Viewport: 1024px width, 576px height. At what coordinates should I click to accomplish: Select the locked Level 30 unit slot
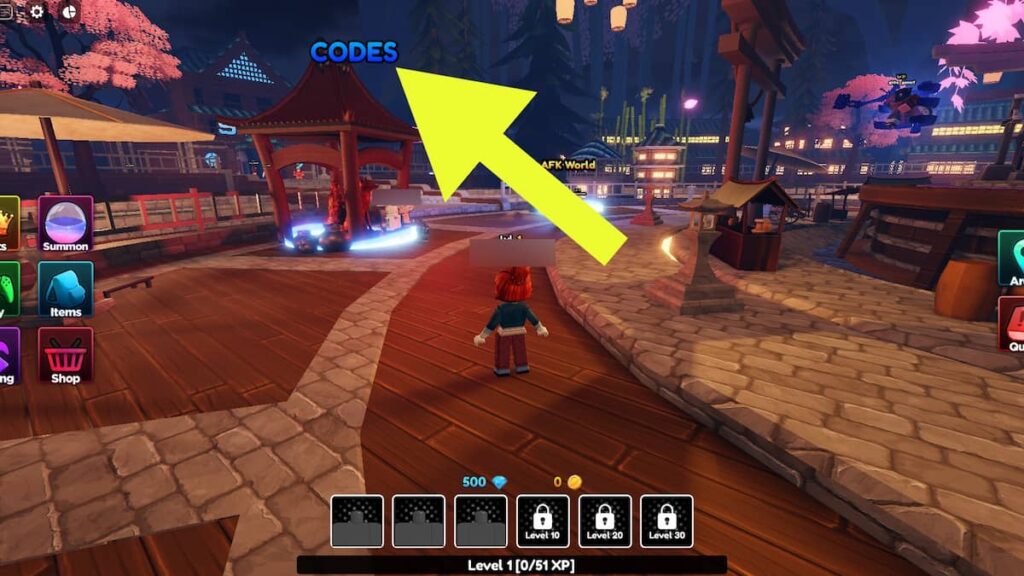[x=667, y=521]
